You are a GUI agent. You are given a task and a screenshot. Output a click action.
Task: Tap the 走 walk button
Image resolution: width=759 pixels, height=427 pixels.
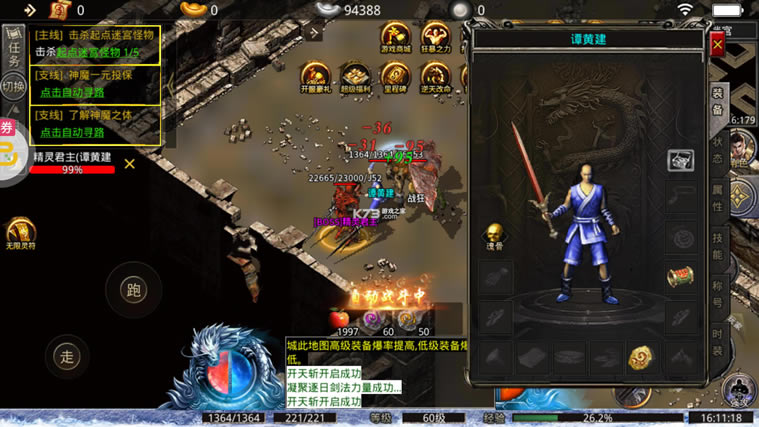pyautogui.click(x=67, y=355)
